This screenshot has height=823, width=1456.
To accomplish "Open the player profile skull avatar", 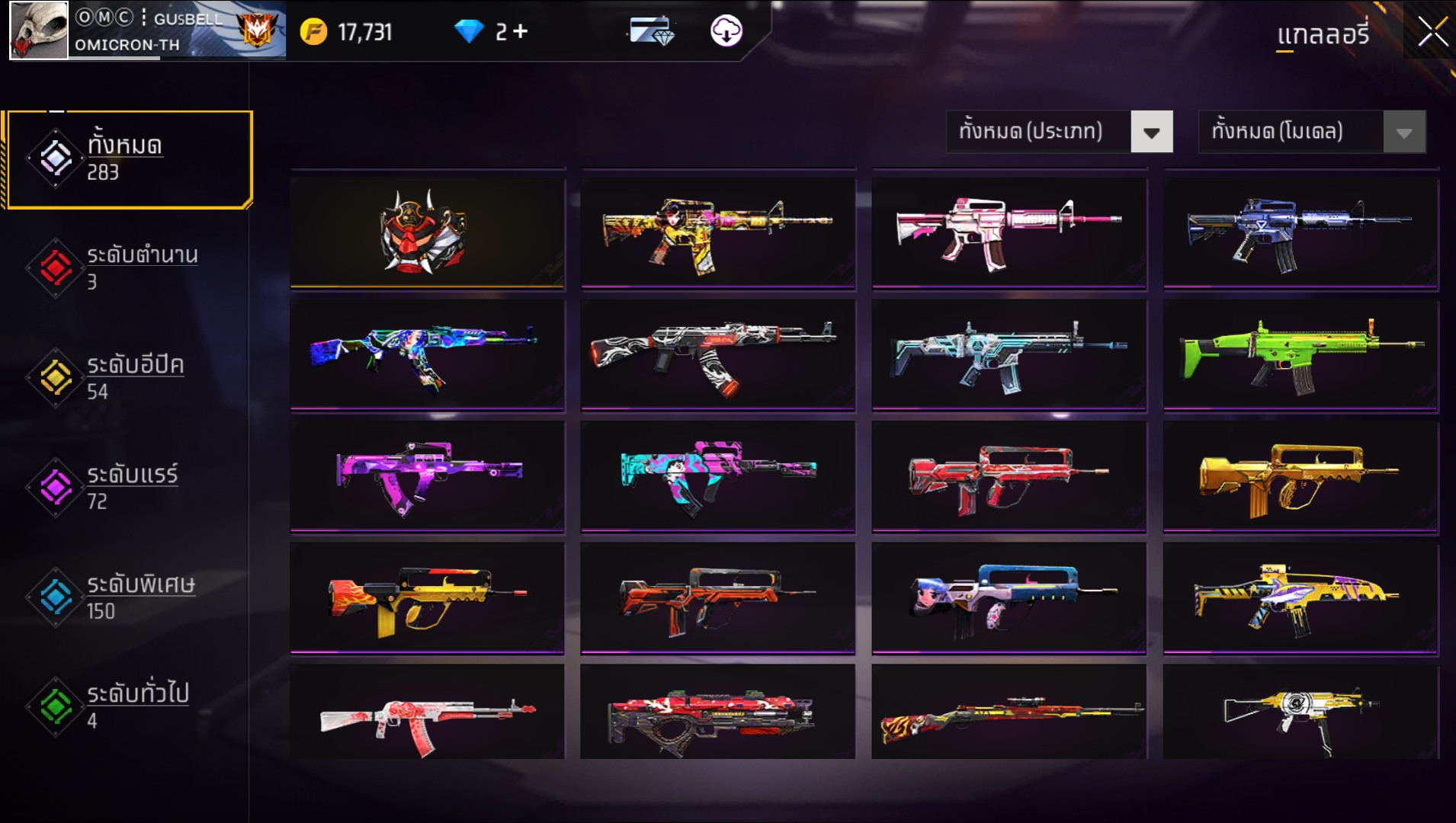I will tap(38, 30).
